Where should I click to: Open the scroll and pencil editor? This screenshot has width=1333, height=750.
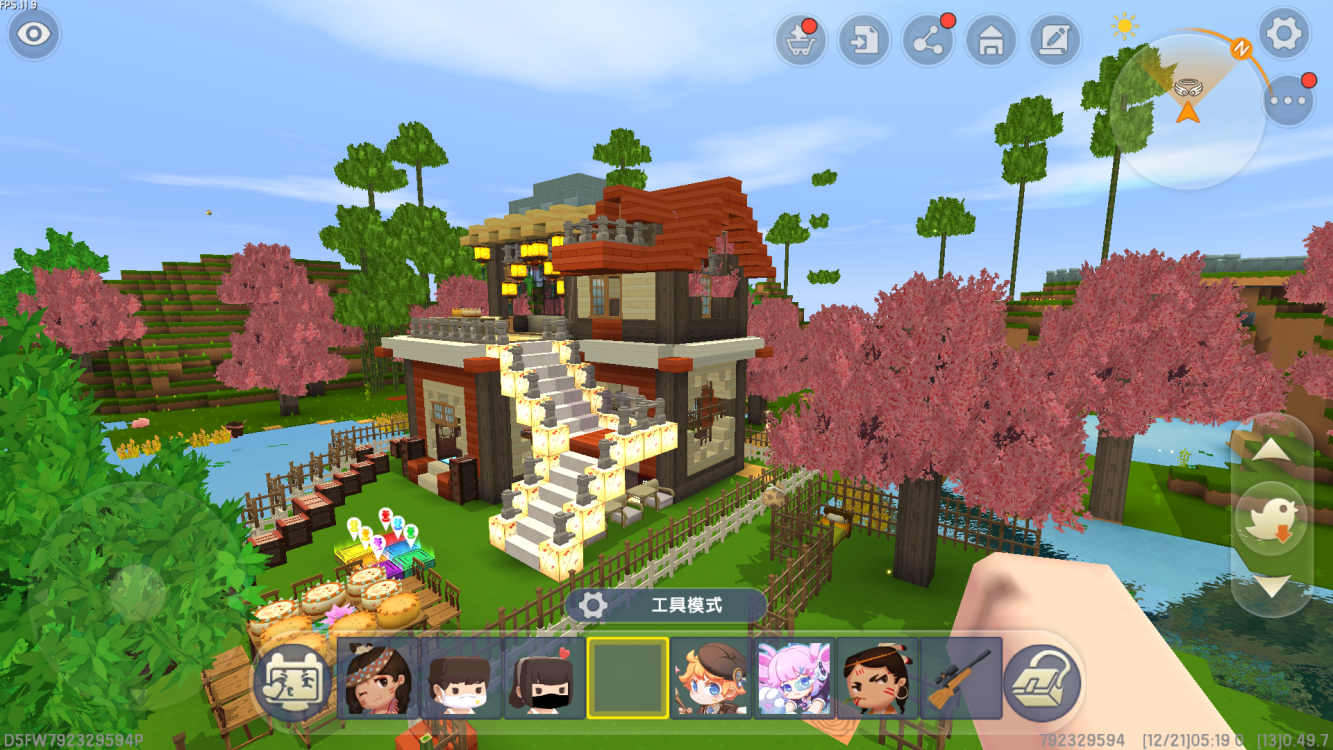click(x=1054, y=41)
